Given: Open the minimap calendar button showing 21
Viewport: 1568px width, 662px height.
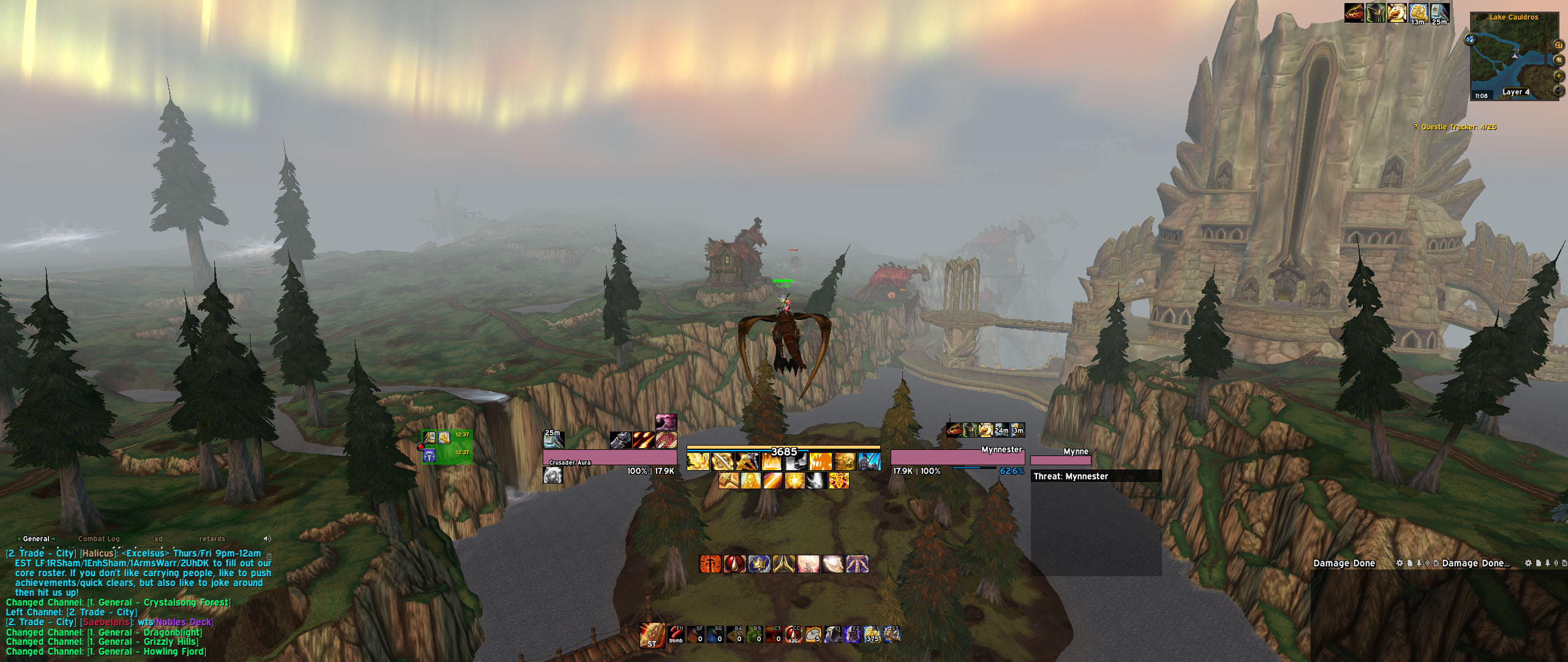Looking at the screenshot, I should 1559,45.
